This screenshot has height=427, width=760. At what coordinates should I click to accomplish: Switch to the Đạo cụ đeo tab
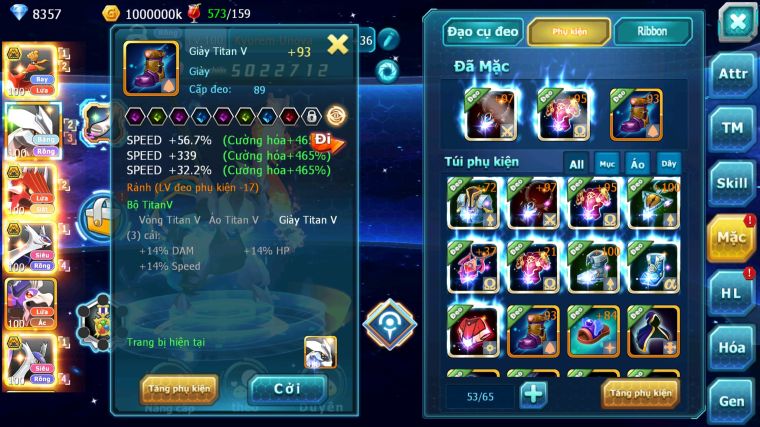pos(483,31)
